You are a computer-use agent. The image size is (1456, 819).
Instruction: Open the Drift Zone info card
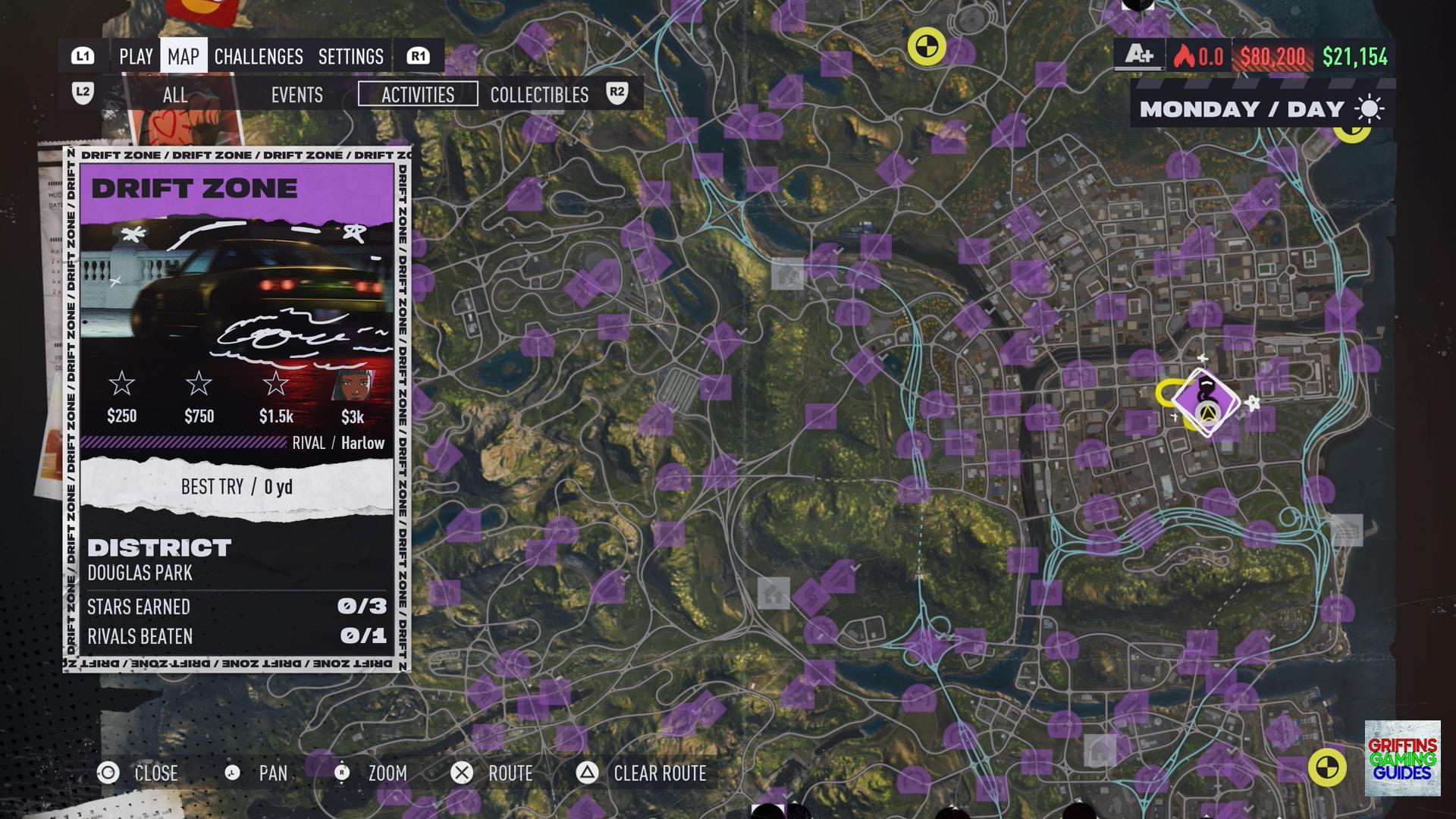point(237,409)
